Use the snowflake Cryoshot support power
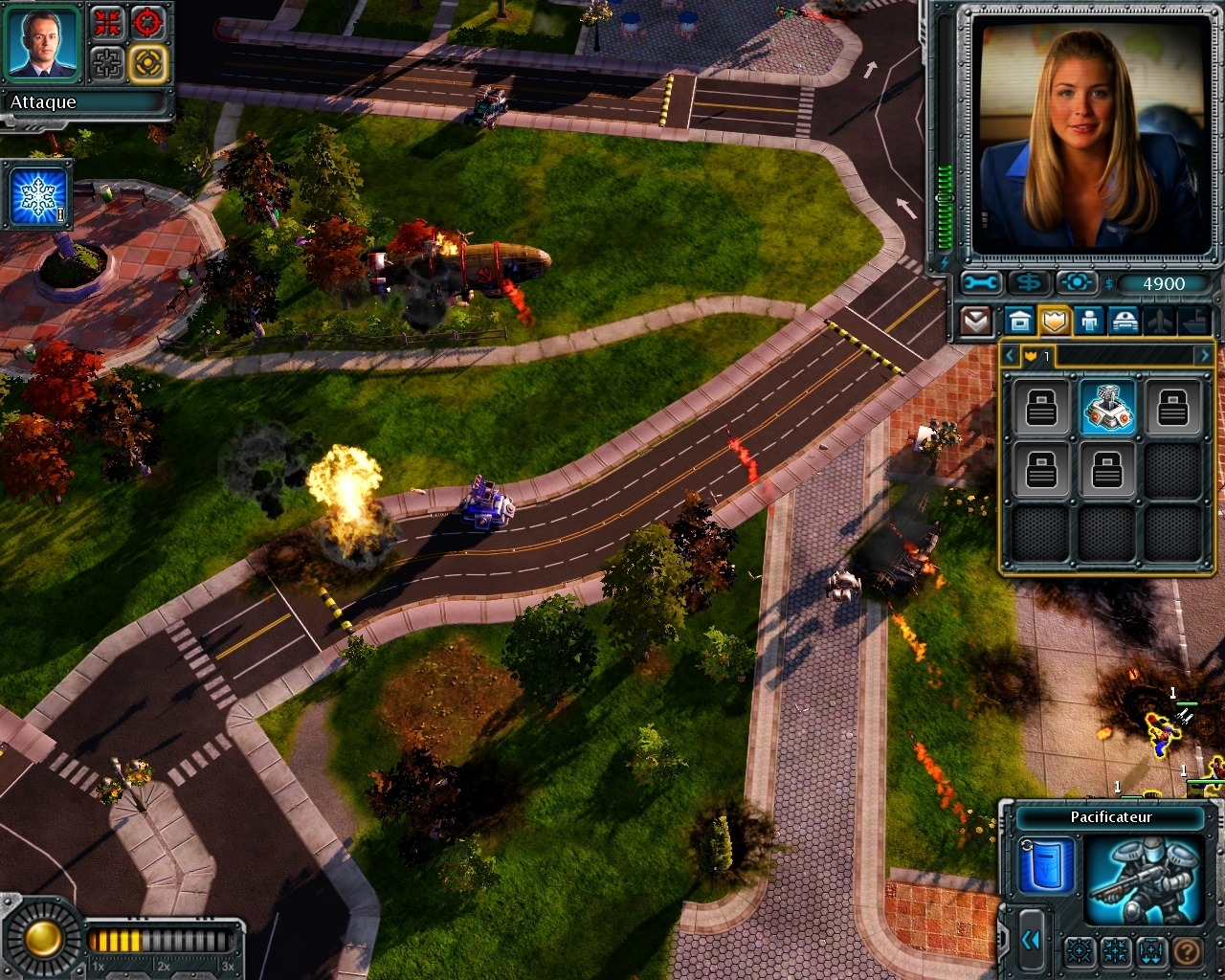This screenshot has width=1225, height=980. 39,195
